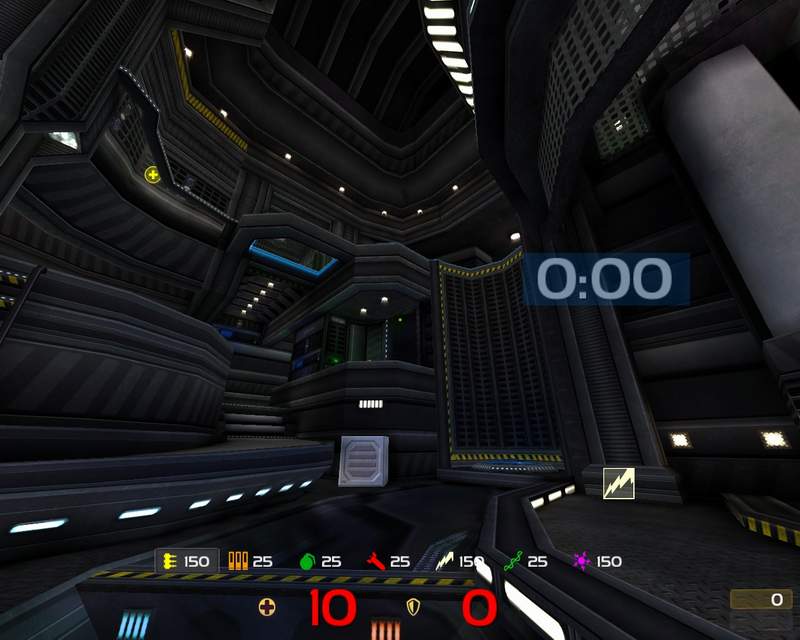Switch to the orange shotgun shells weapon

238,561
